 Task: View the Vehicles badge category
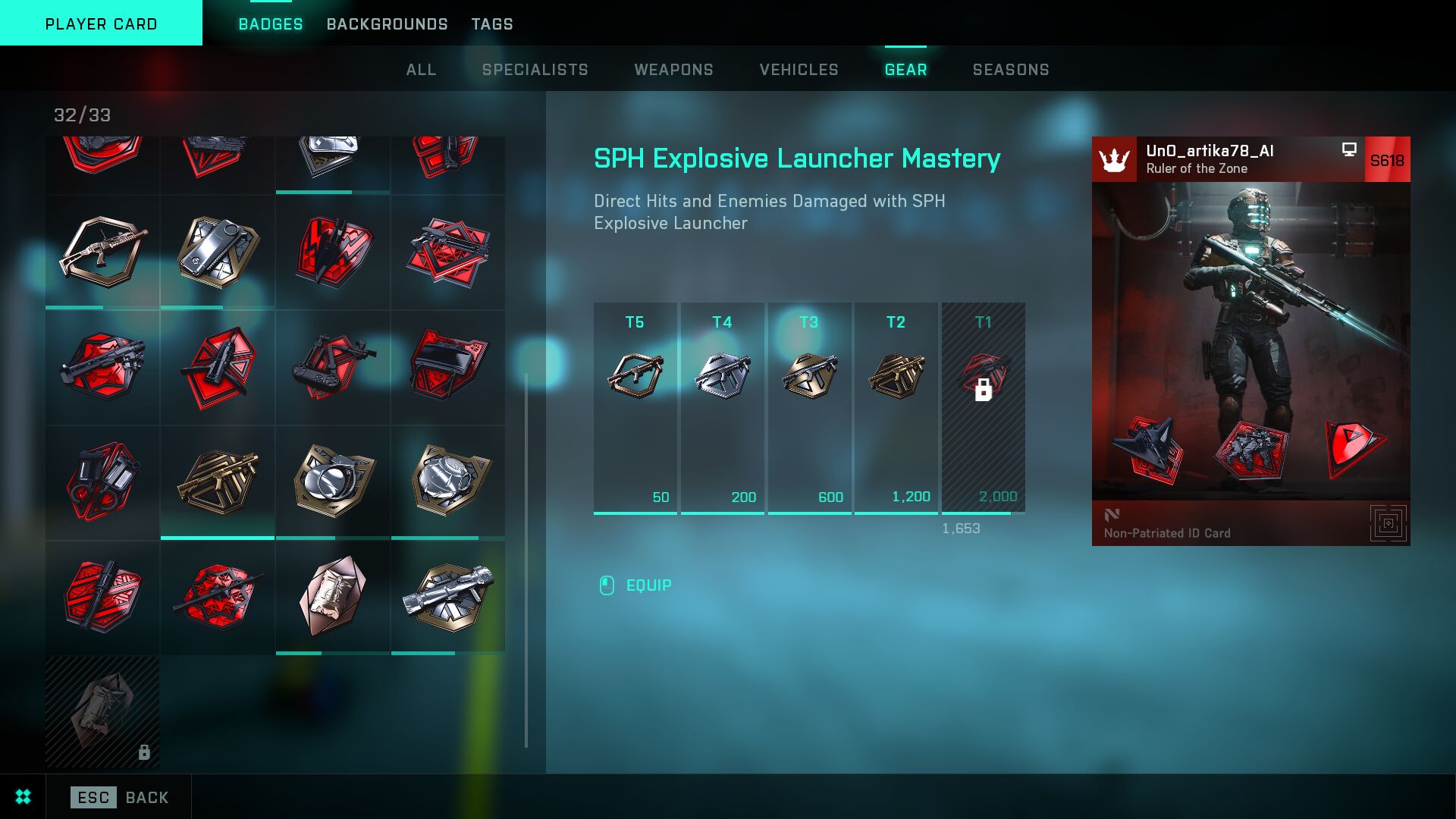click(x=799, y=70)
